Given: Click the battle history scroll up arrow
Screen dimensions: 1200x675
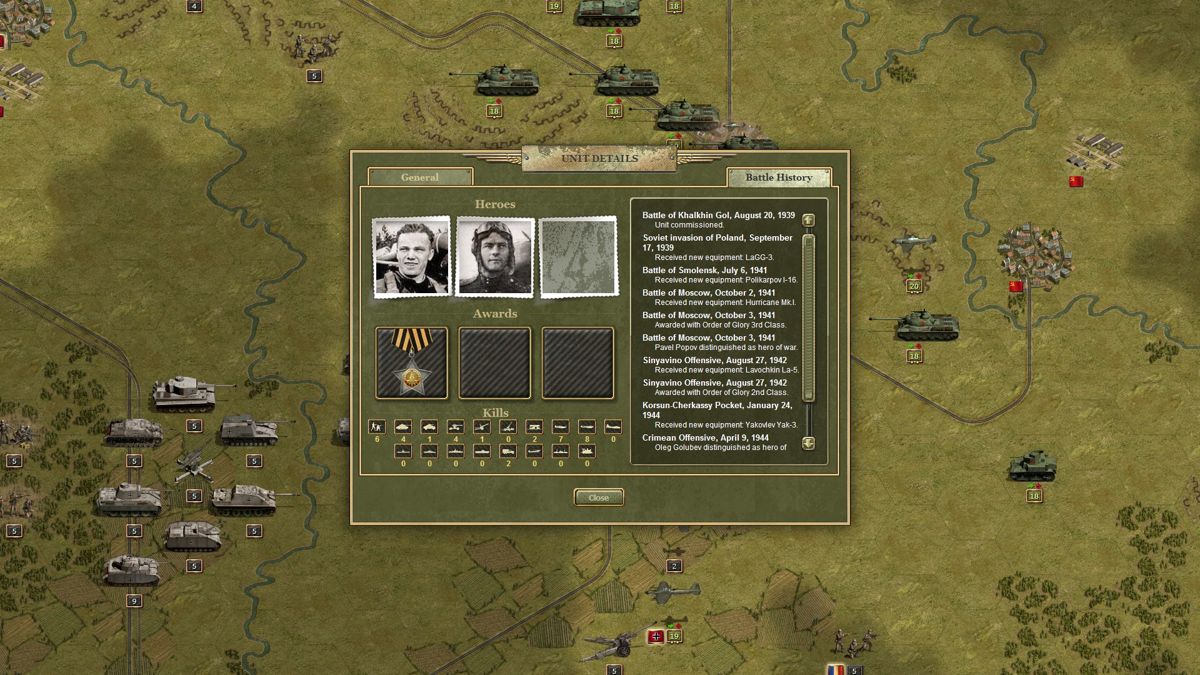Looking at the screenshot, I should (808, 220).
